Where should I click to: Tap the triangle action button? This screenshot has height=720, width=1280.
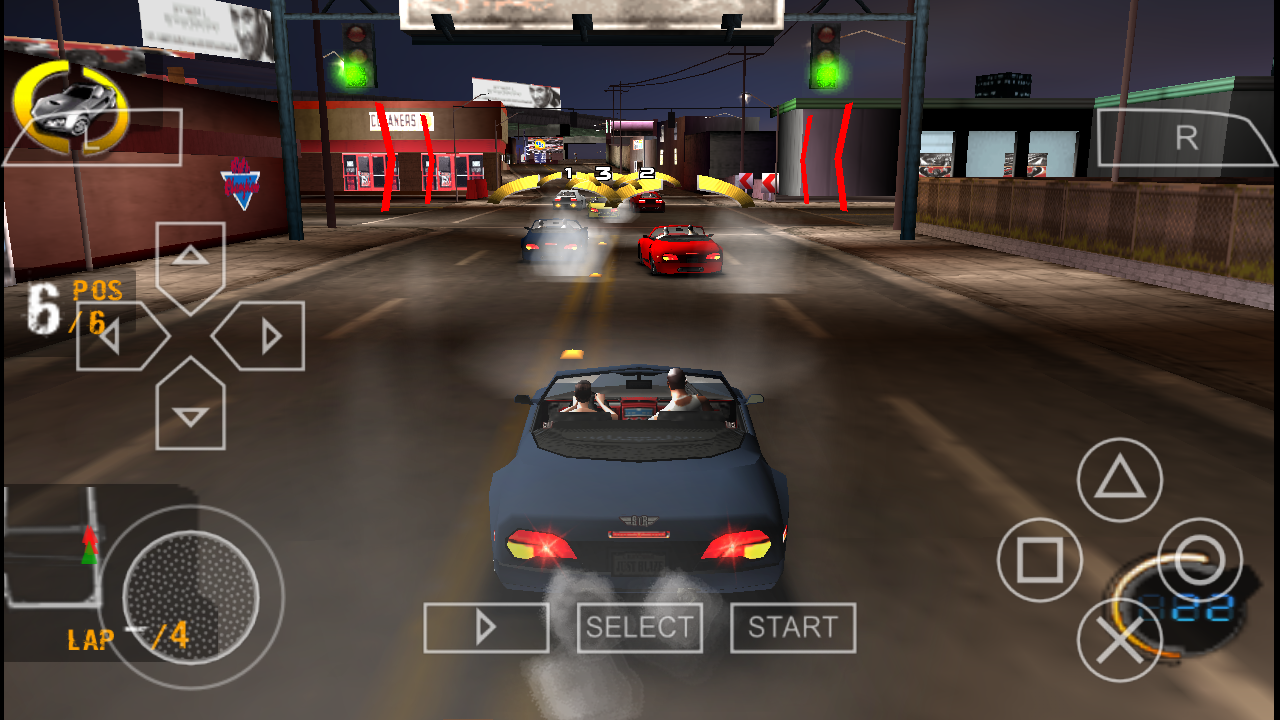(1119, 480)
